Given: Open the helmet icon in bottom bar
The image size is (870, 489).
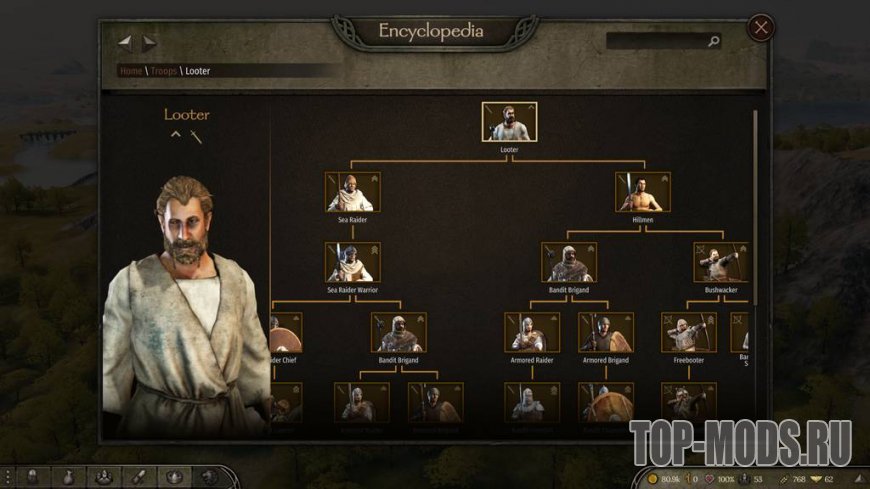Looking at the screenshot, I should coord(30,477).
